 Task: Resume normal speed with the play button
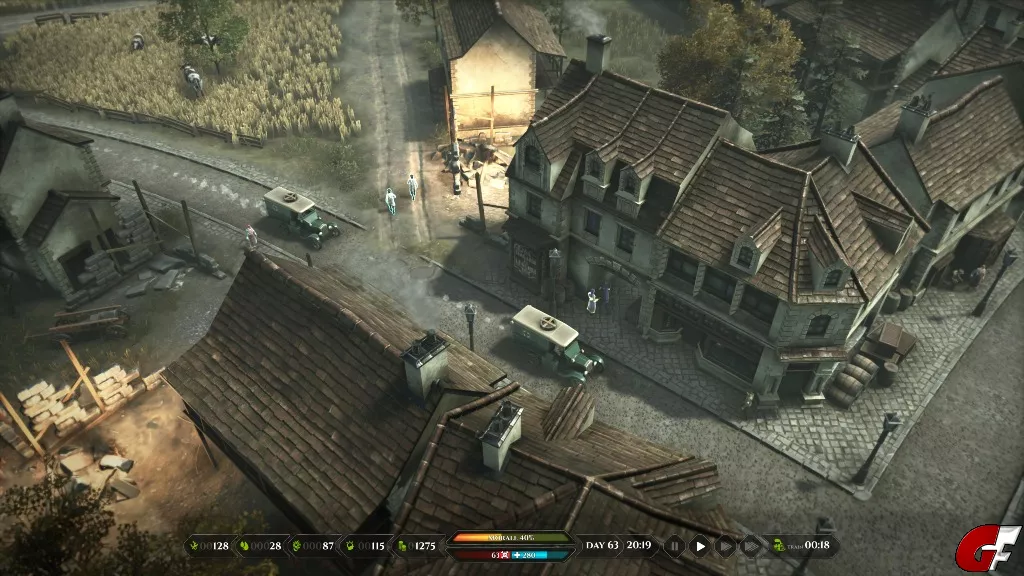point(700,546)
